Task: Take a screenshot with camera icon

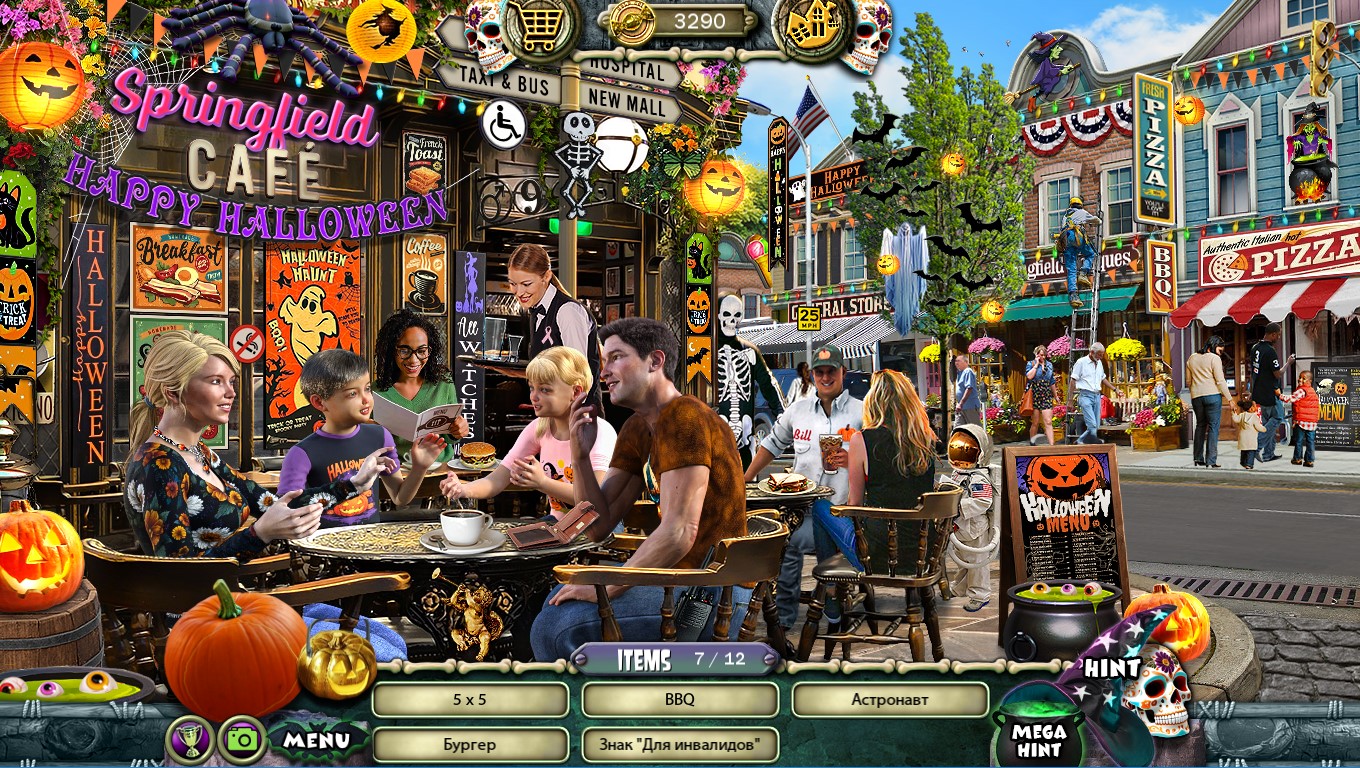Action: coord(242,740)
